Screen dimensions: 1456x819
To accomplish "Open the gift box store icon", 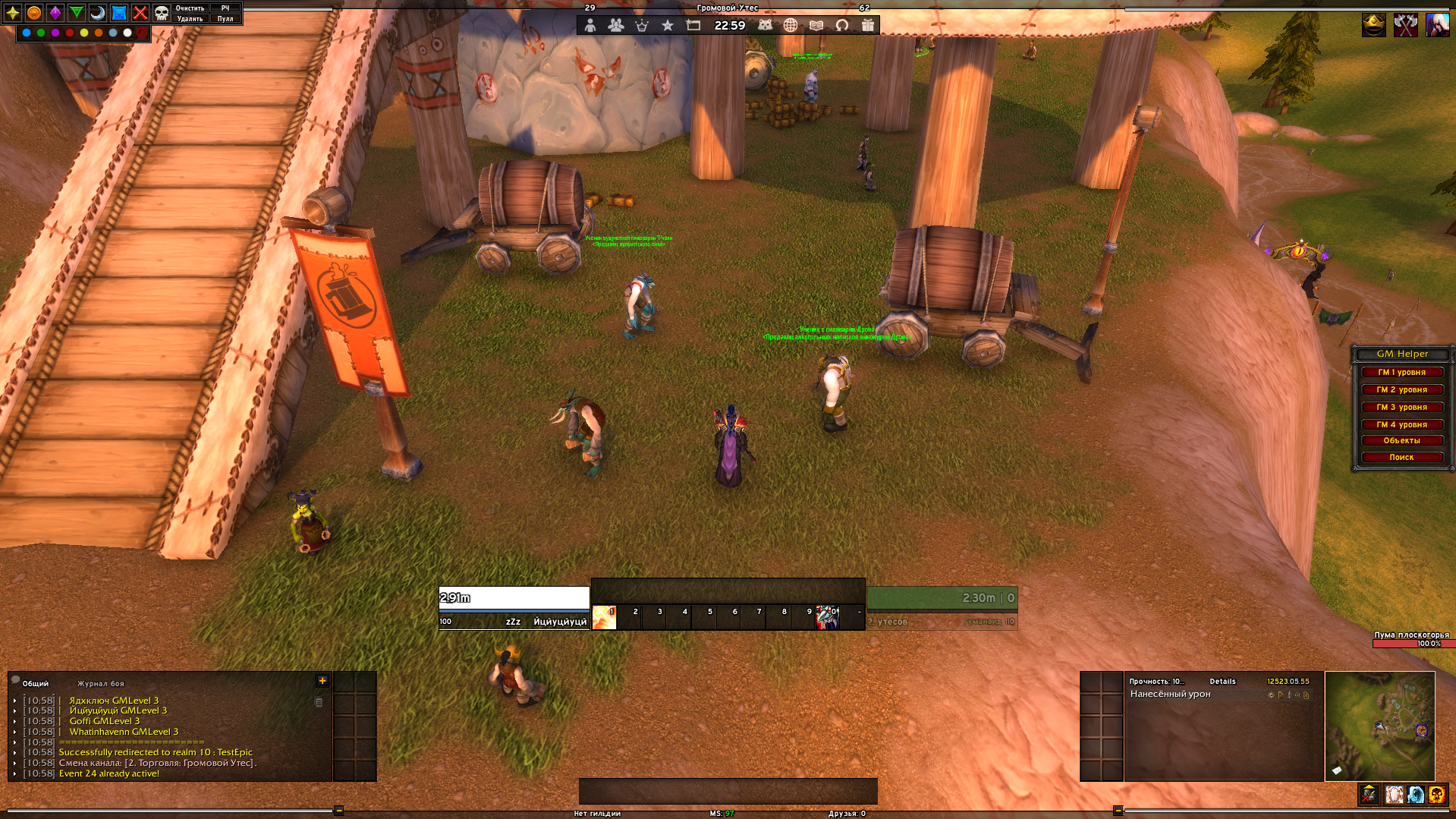I will click(868, 25).
